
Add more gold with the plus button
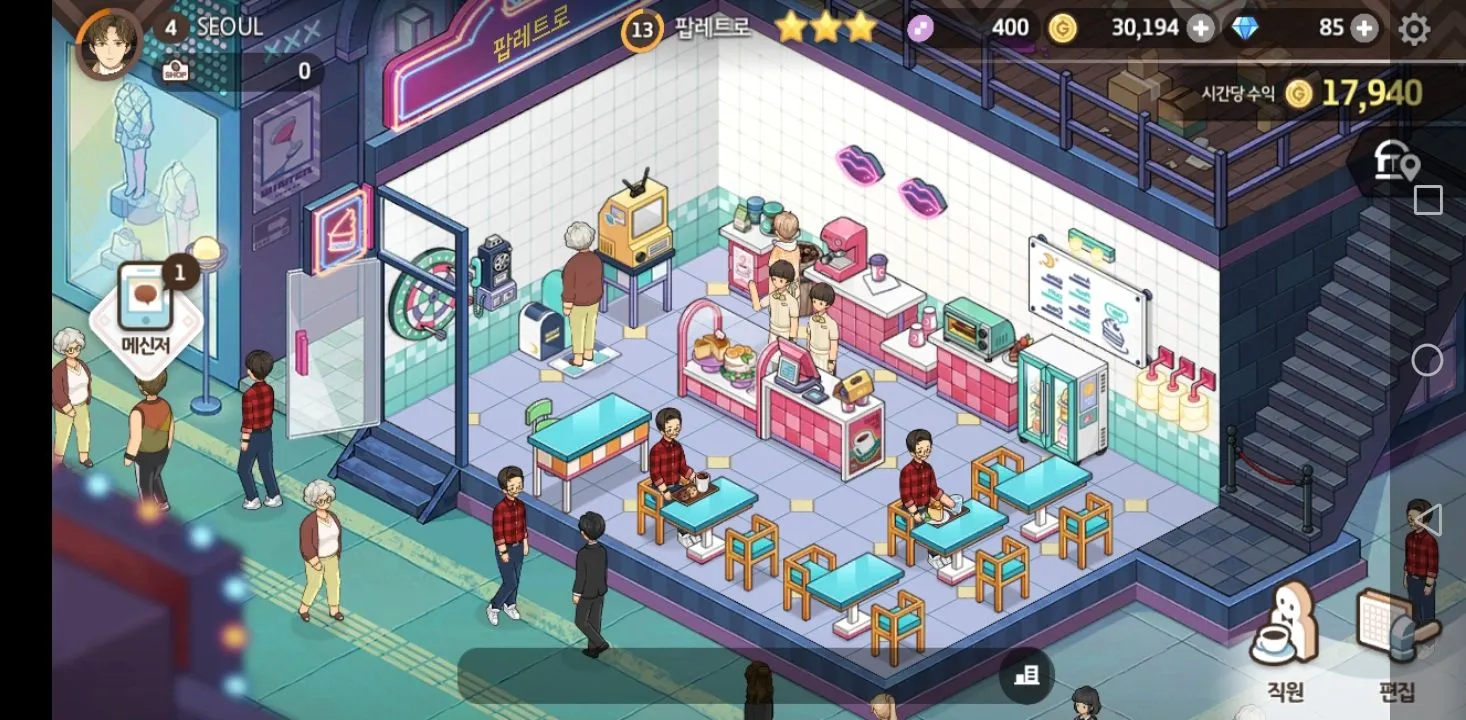tap(1200, 29)
